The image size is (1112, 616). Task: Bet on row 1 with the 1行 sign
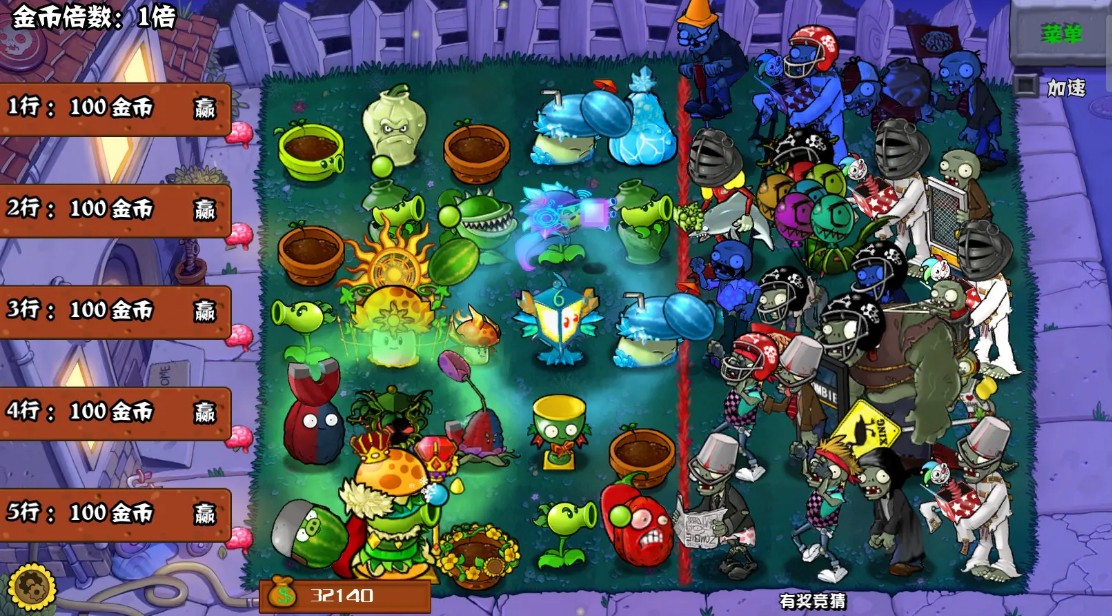pyautogui.click(x=113, y=107)
